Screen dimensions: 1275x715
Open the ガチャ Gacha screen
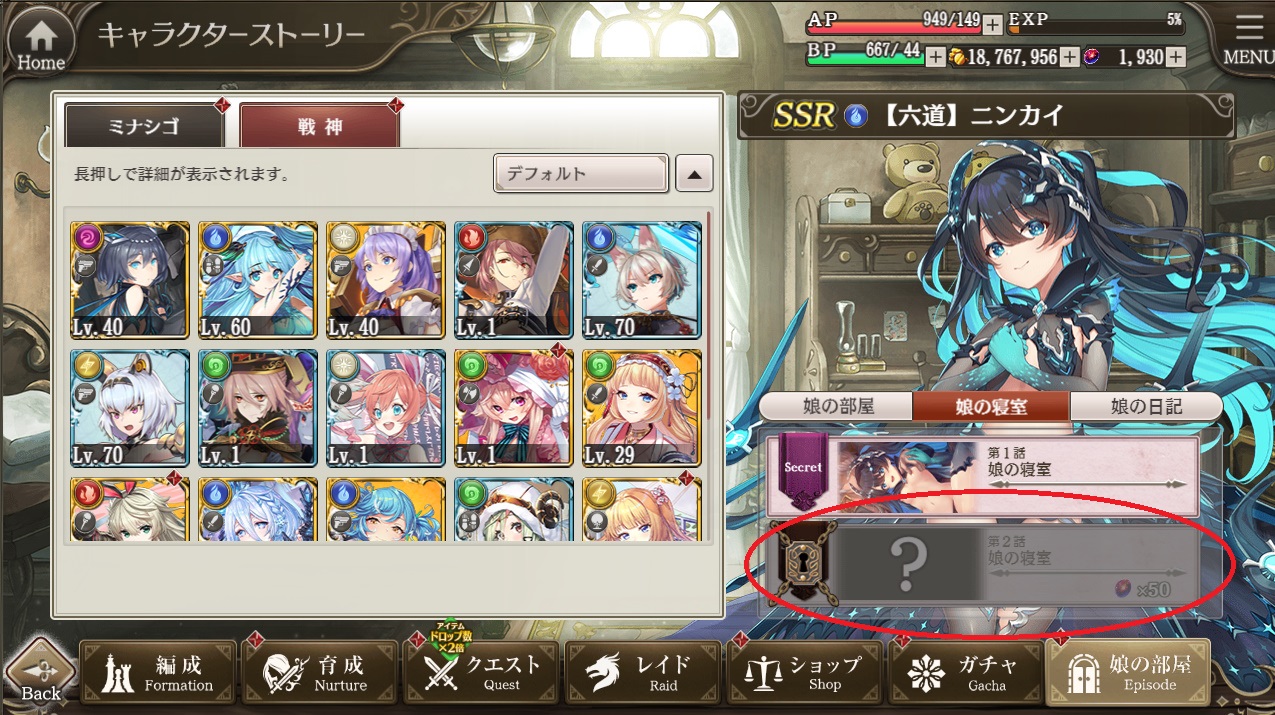pos(967,673)
